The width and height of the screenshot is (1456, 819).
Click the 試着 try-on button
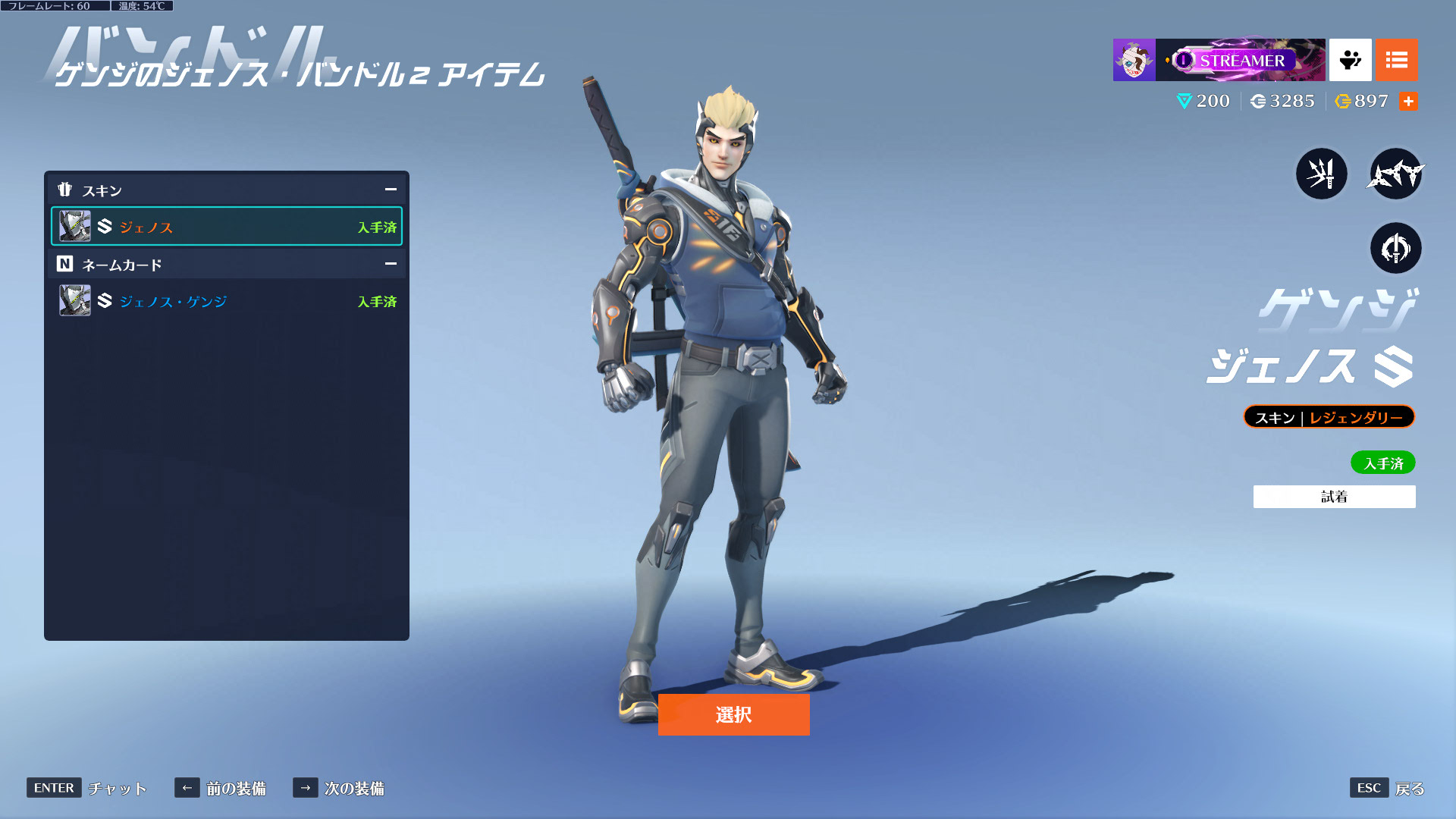(x=1334, y=497)
